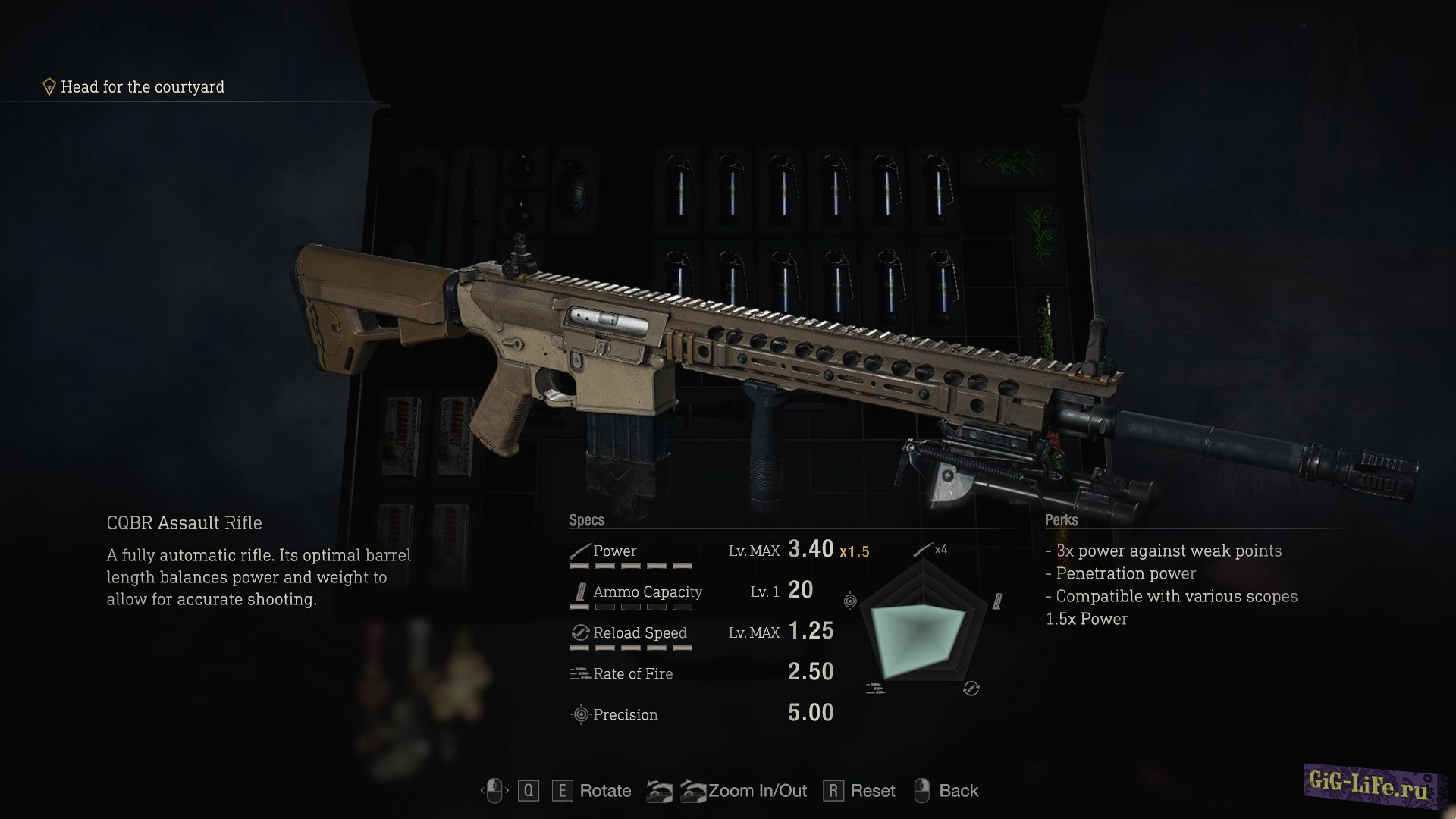Open the GiG-Life.ru watermark logo
1456x819 pixels.
click(1369, 786)
